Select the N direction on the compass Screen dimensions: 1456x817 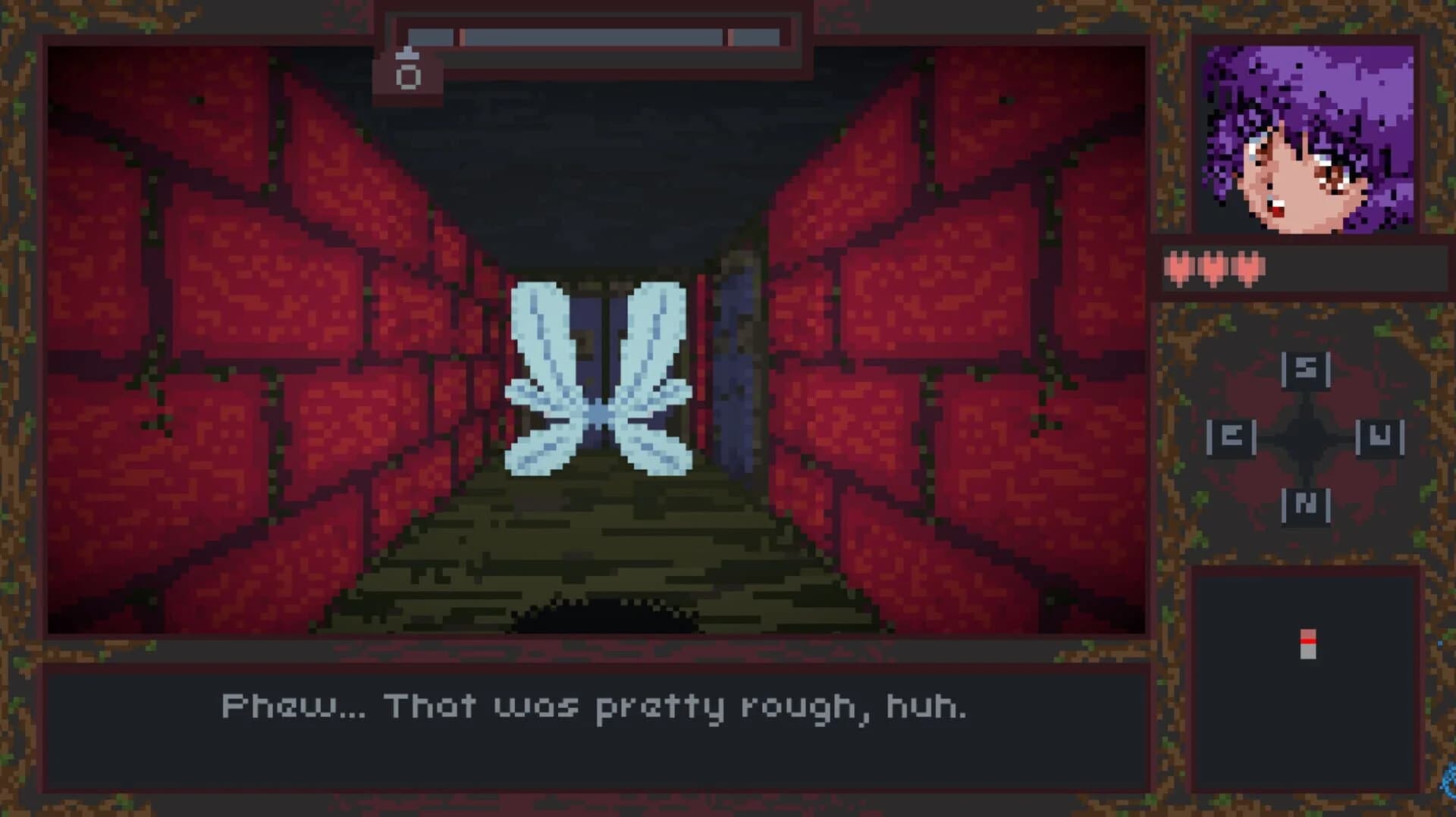click(1305, 505)
